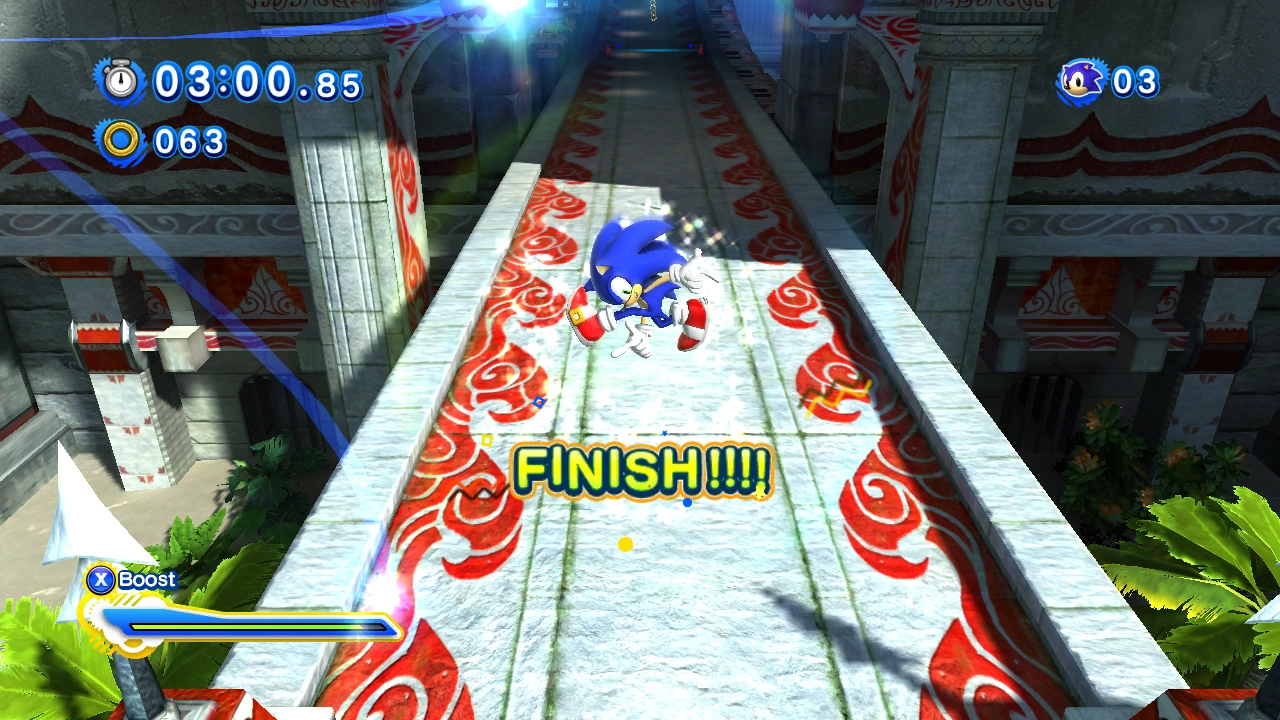
Task: Select the stopwatch timer icon
Action: (121, 81)
